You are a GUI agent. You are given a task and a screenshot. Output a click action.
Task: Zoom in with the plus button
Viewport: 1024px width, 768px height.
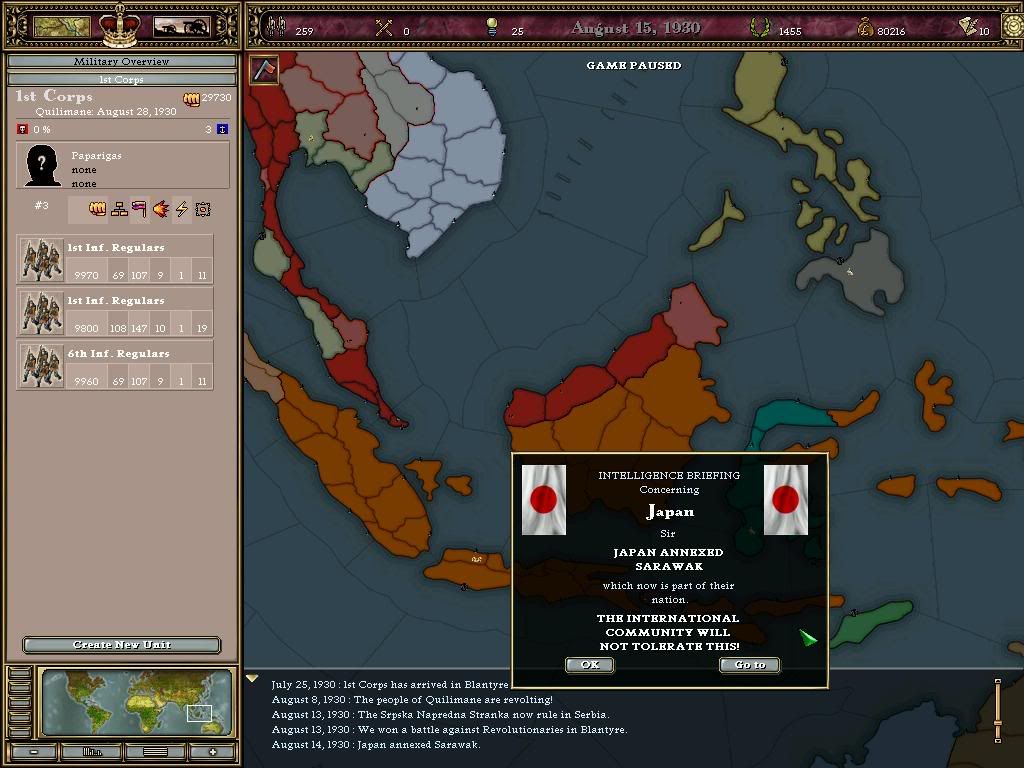coord(212,752)
